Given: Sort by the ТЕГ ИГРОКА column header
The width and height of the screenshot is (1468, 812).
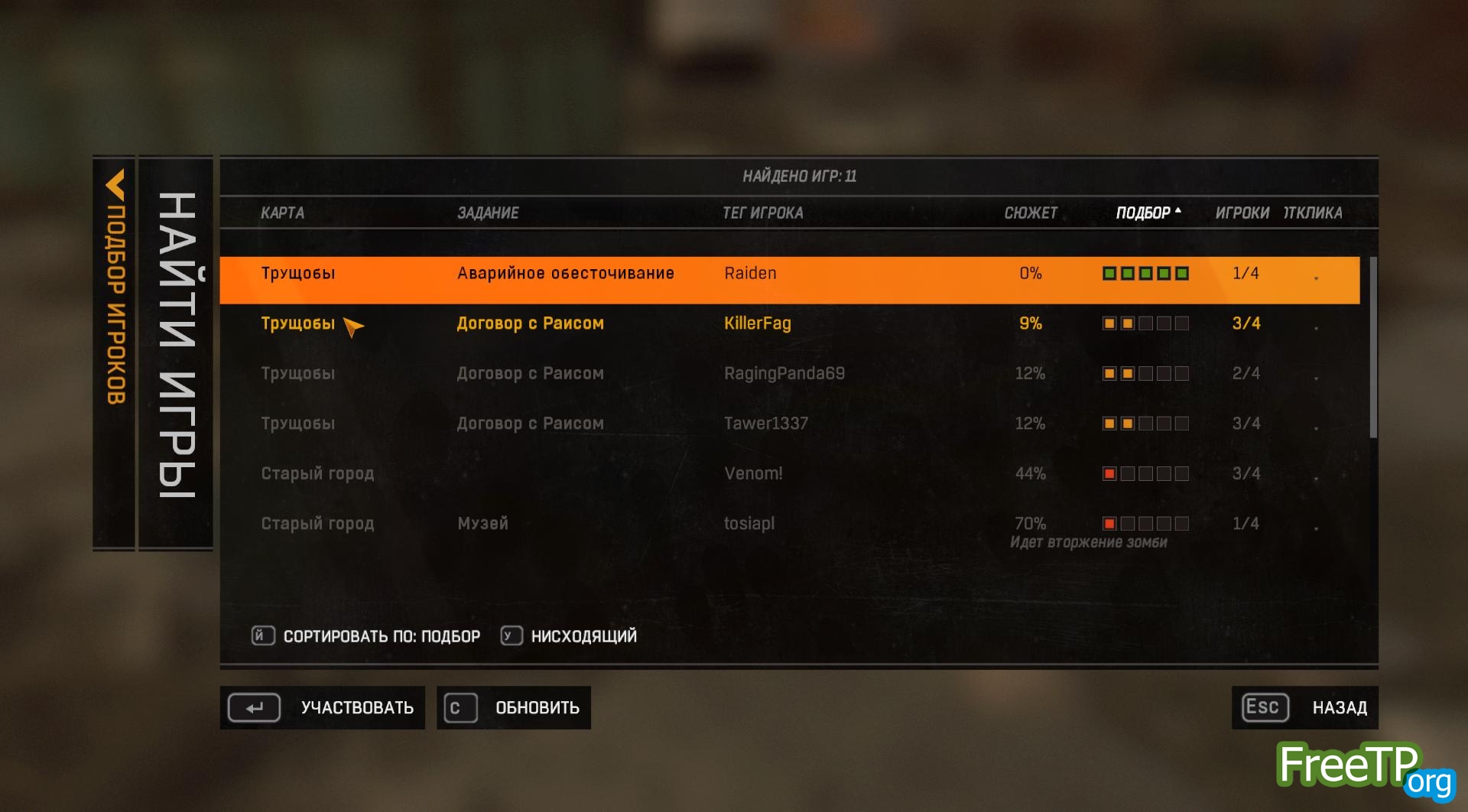Looking at the screenshot, I should (762, 213).
